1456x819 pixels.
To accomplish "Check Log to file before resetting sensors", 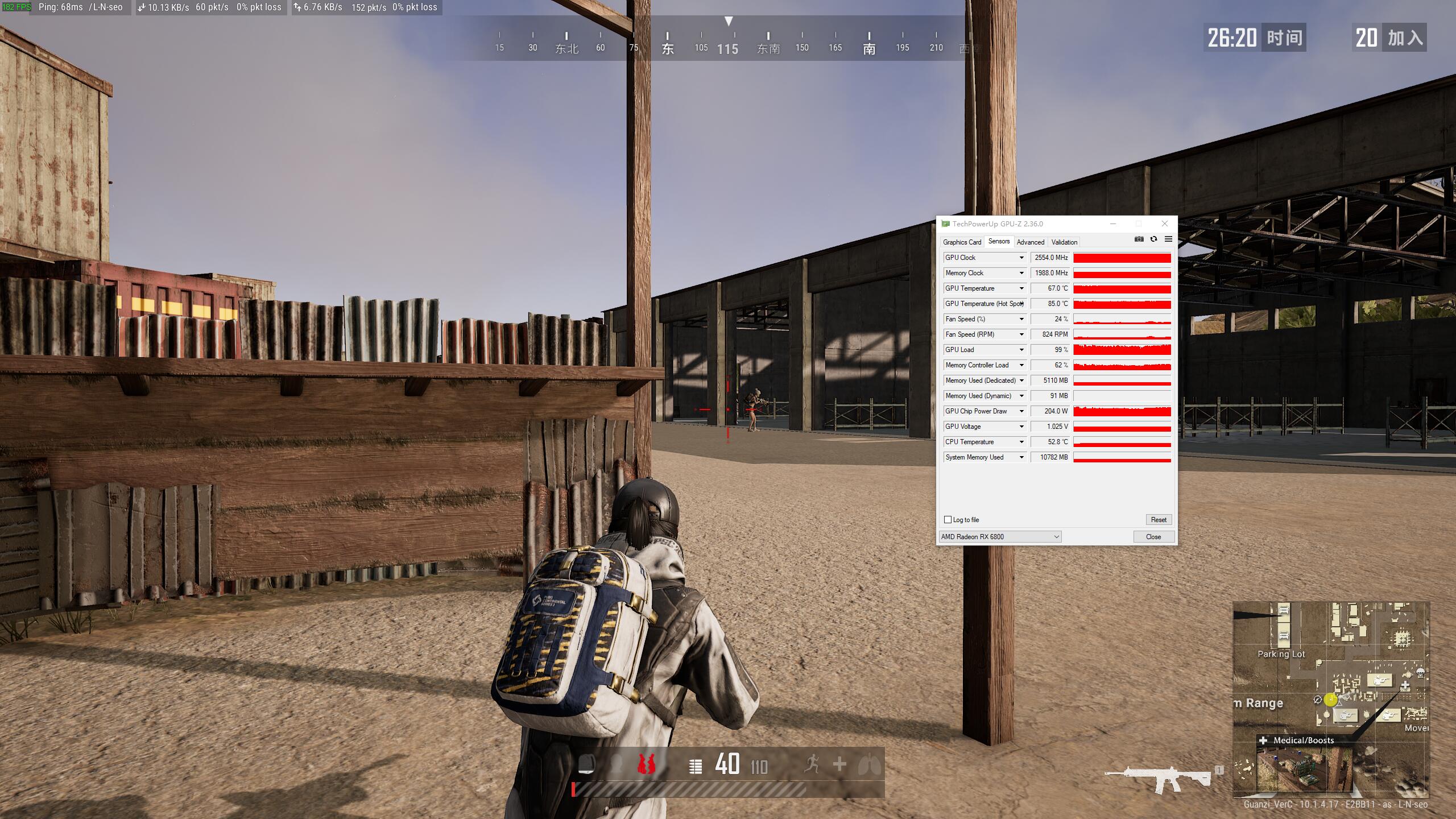I will (x=948, y=519).
